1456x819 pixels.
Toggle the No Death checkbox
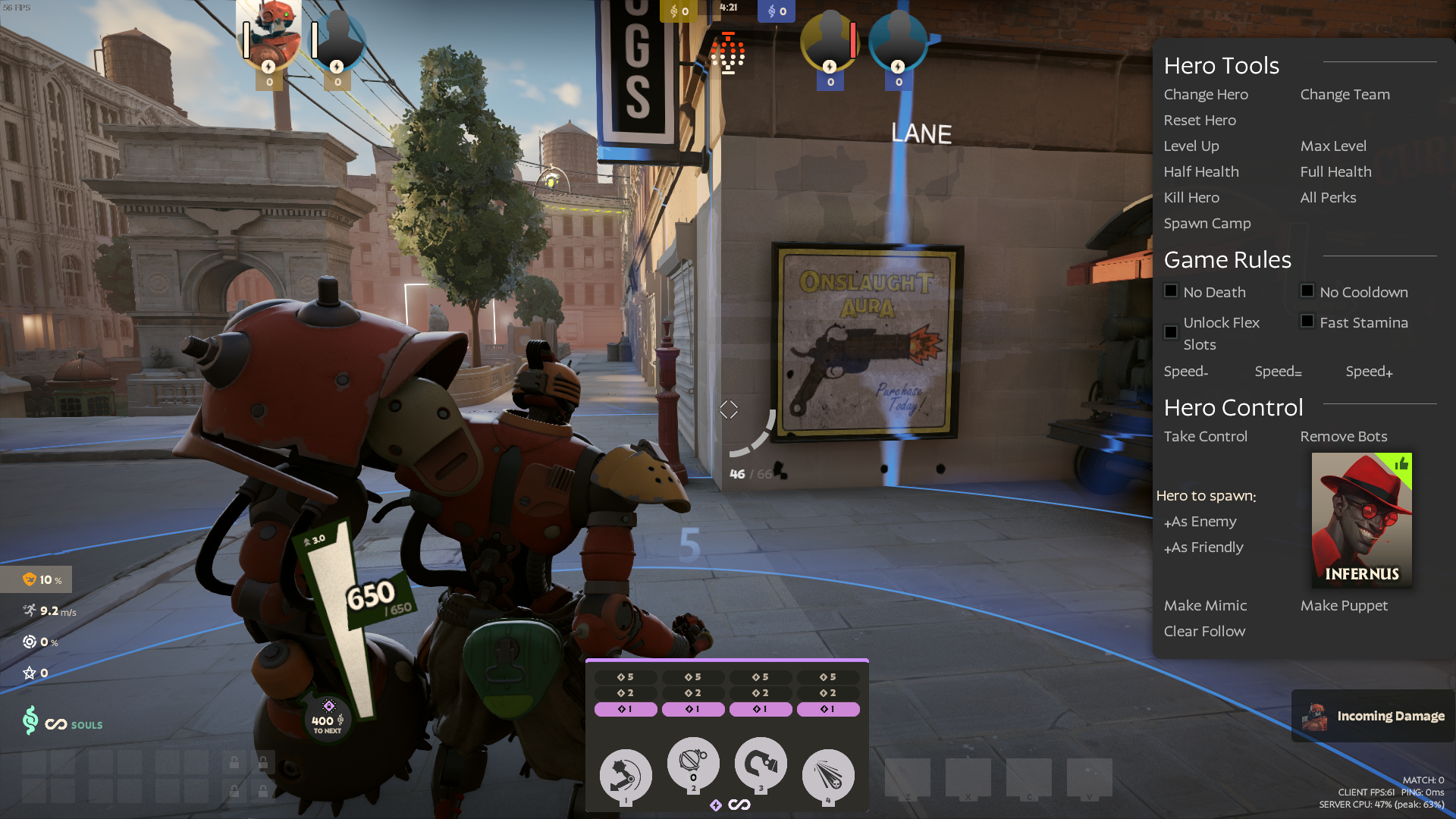tap(1171, 291)
